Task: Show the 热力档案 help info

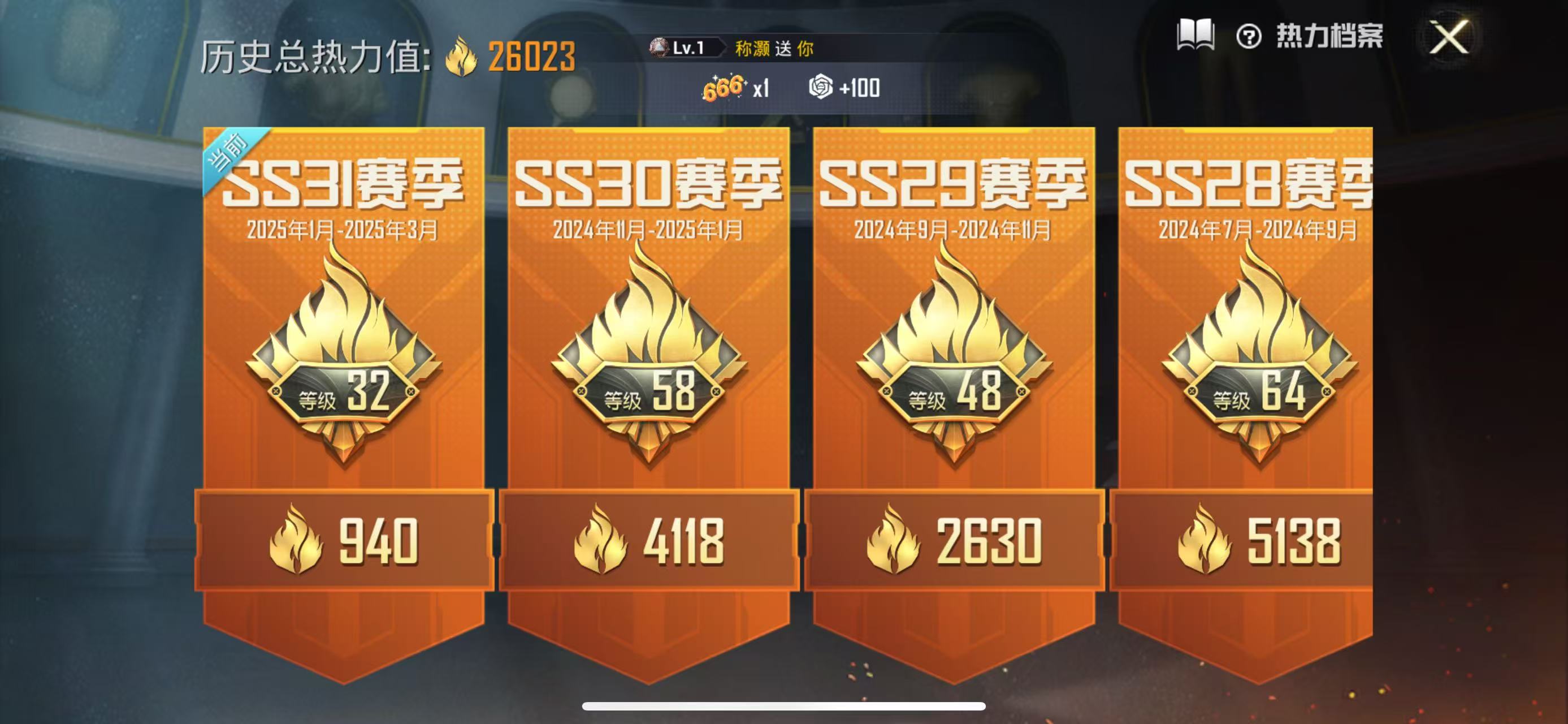Action: click(1249, 37)
